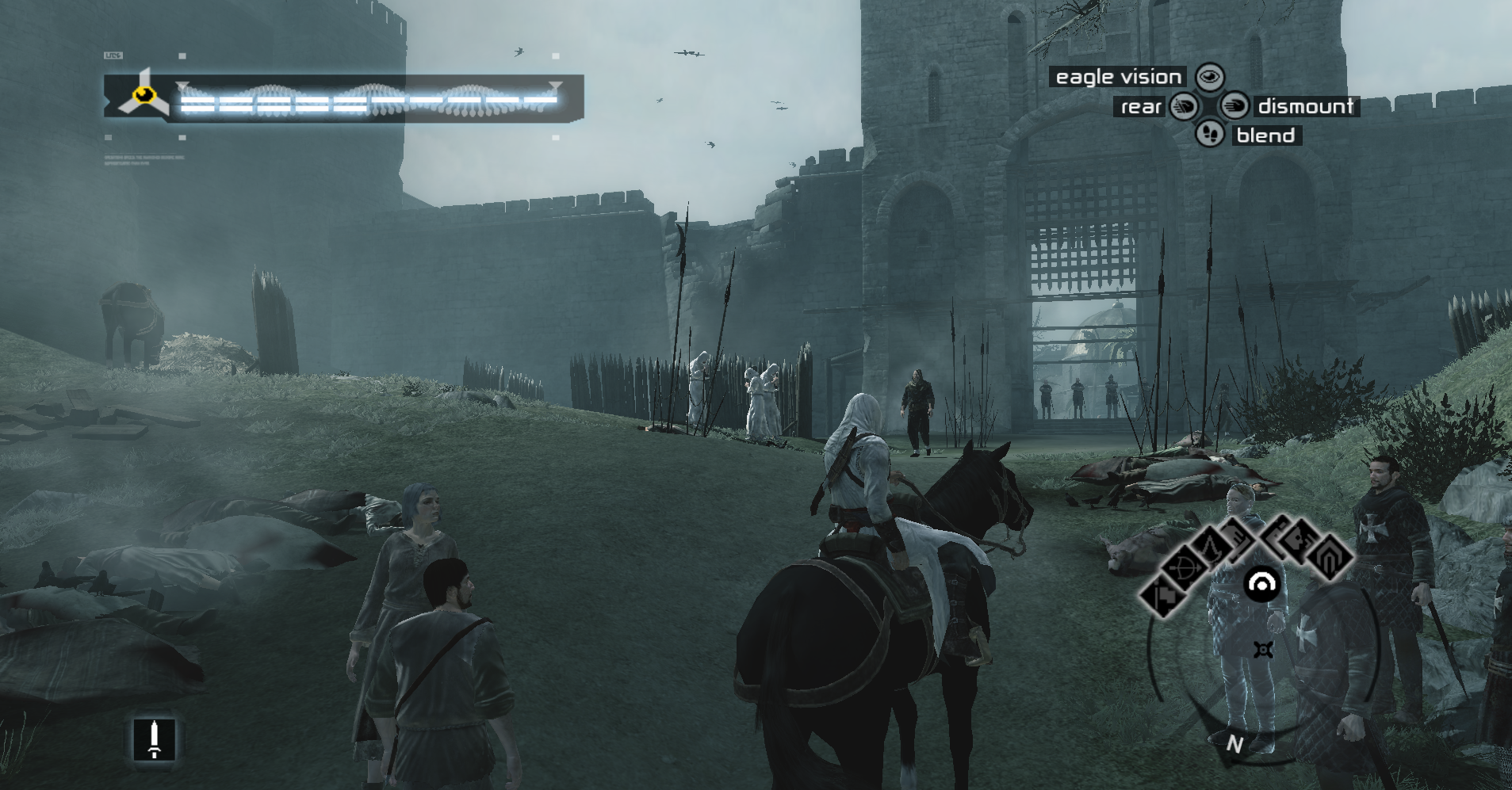Select the hidden blade weapon icon

coord(155,739)
